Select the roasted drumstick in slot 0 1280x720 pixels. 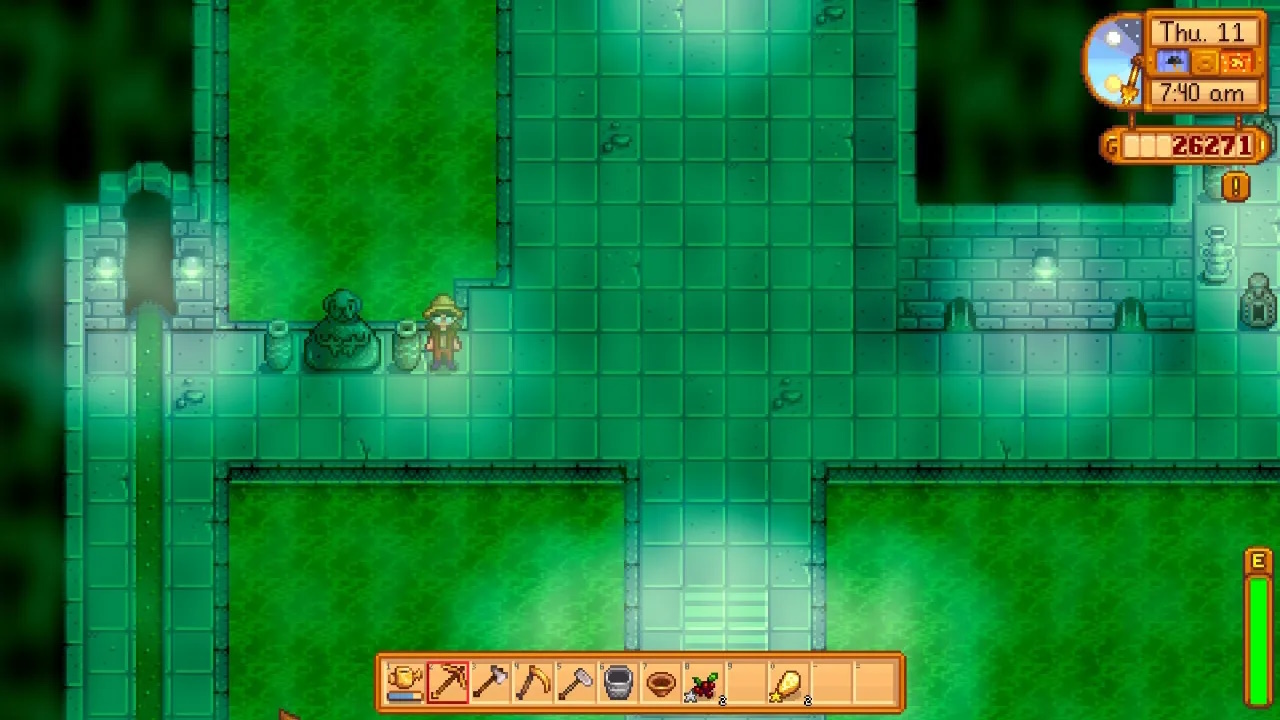click(x=790, y=683)
